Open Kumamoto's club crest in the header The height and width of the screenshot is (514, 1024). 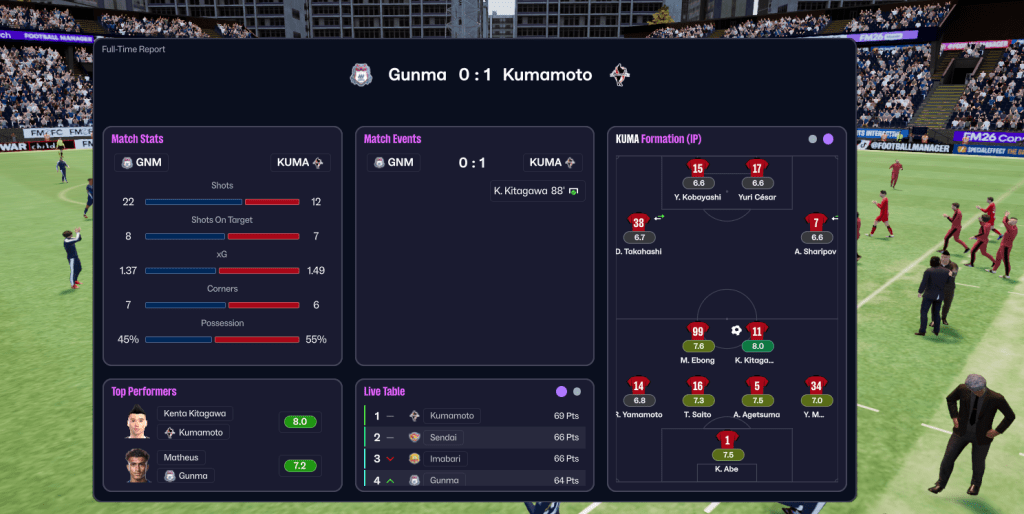point(621,75)
